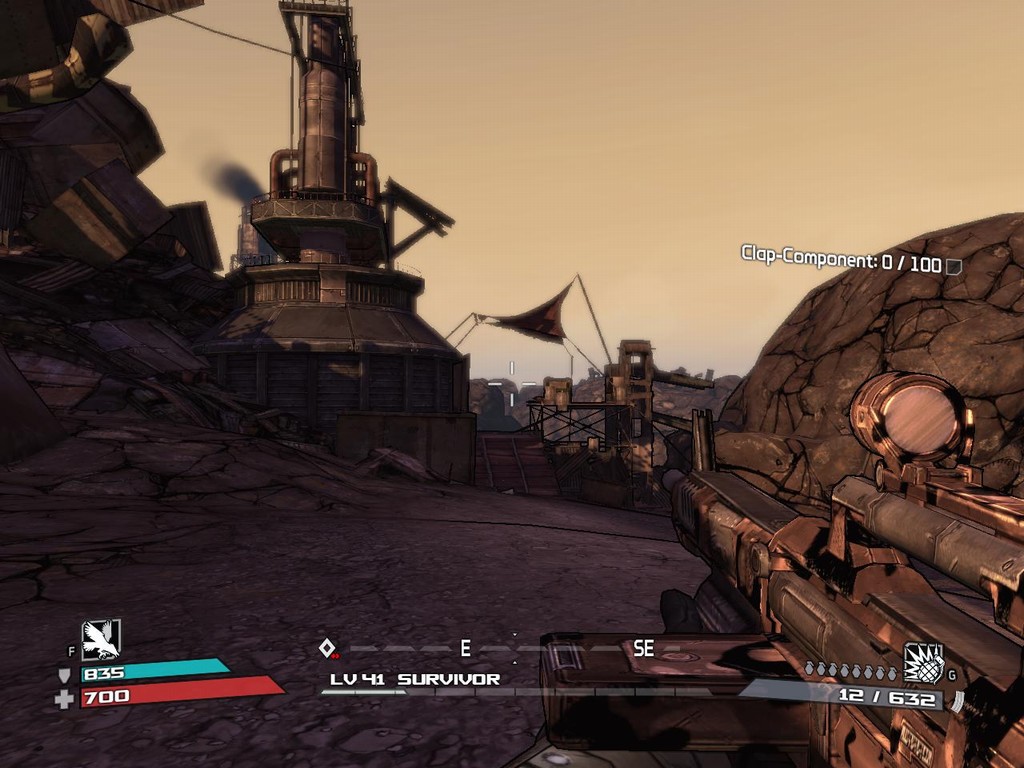Click the Clap-Component objective tracker
The image size is (1024, 768).
(x=850, y=259)
